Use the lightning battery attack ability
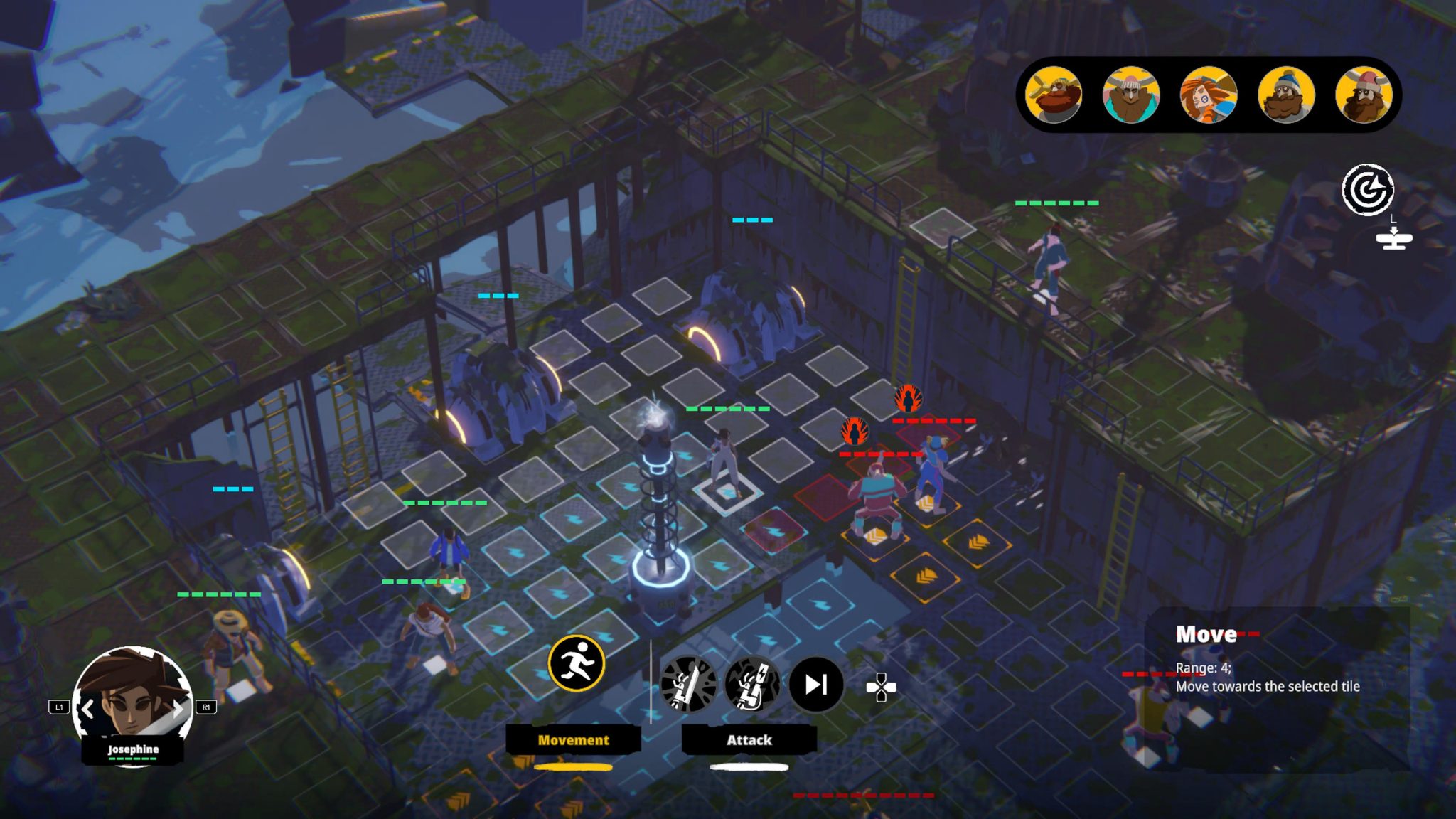This screenshot has height=819, width=1456. pos(752,684)
